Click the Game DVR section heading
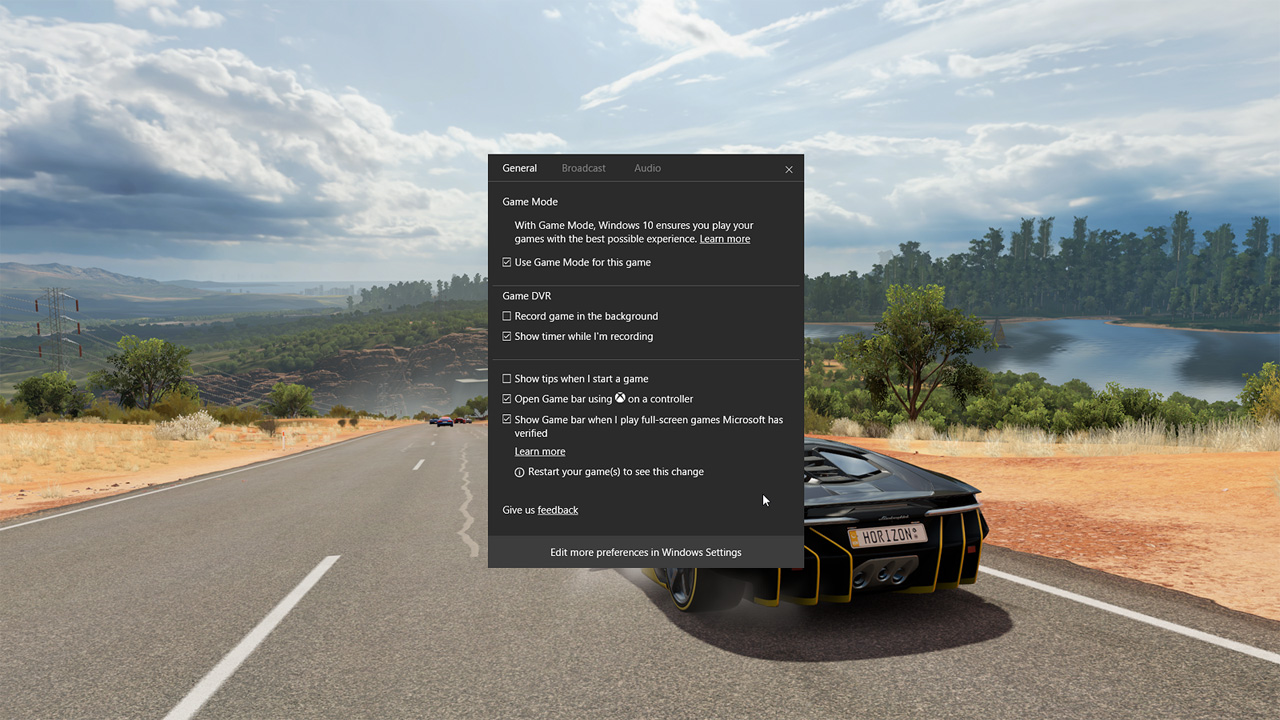1280x720 pixels. (x=527, y=296)
